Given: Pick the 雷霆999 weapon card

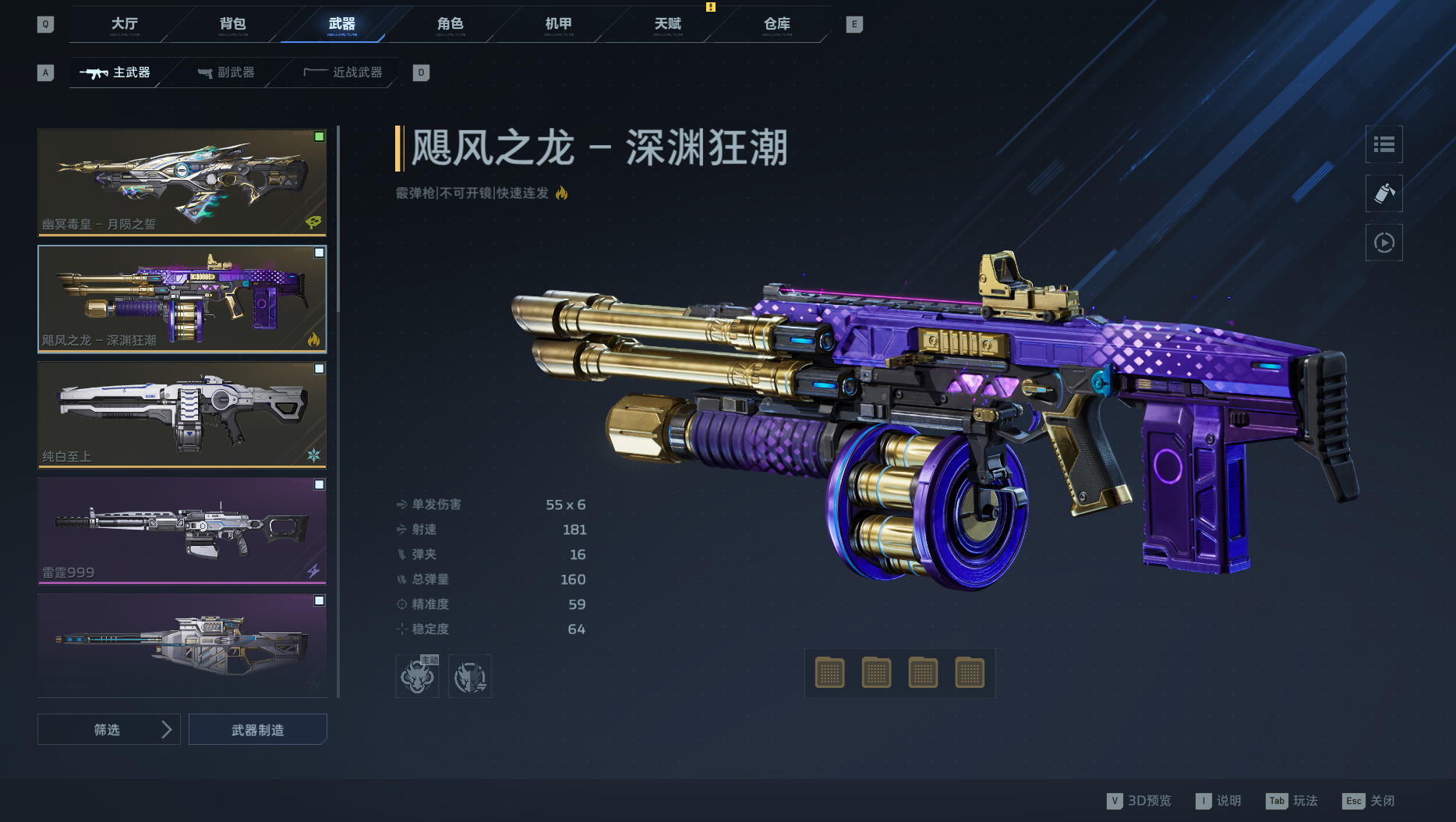Looking at the screenshot, I should pos(182,530).
